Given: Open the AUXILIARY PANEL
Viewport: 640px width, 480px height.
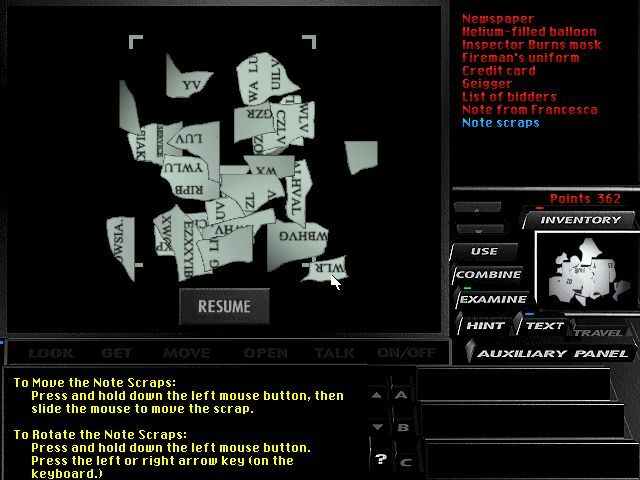Looking at the screenshot, I should tap(553, 353).
